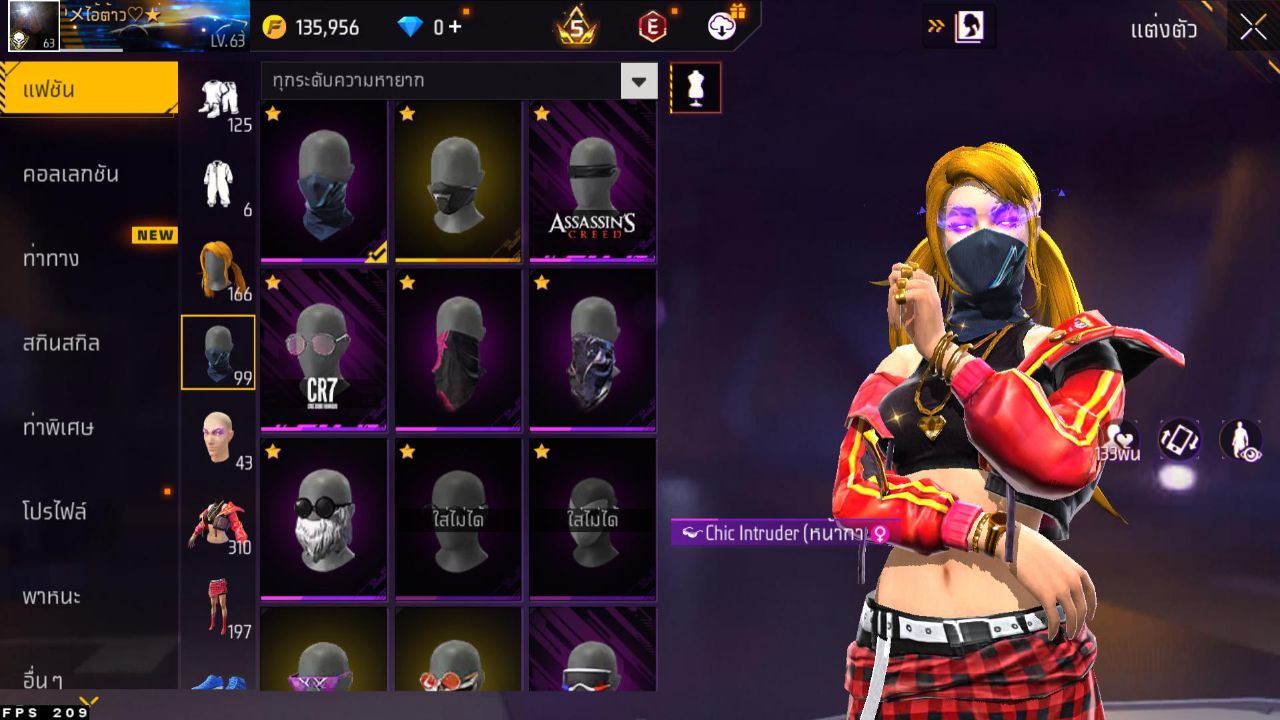Open the head/face category in item list
The width and height of the screenshot is (1280, 720).
[220, 430]
